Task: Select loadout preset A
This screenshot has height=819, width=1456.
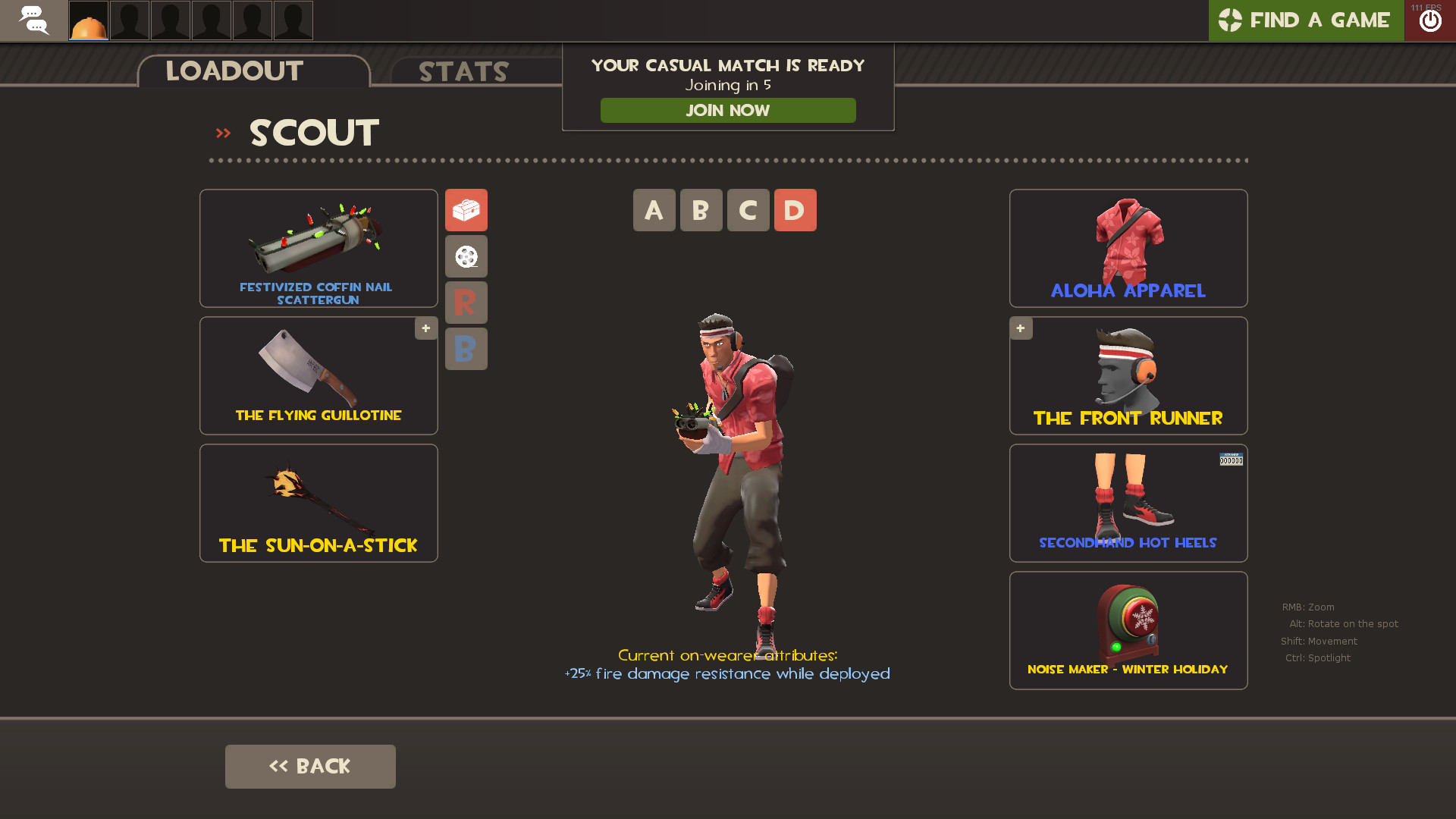Action: click(x=654, y=210)
